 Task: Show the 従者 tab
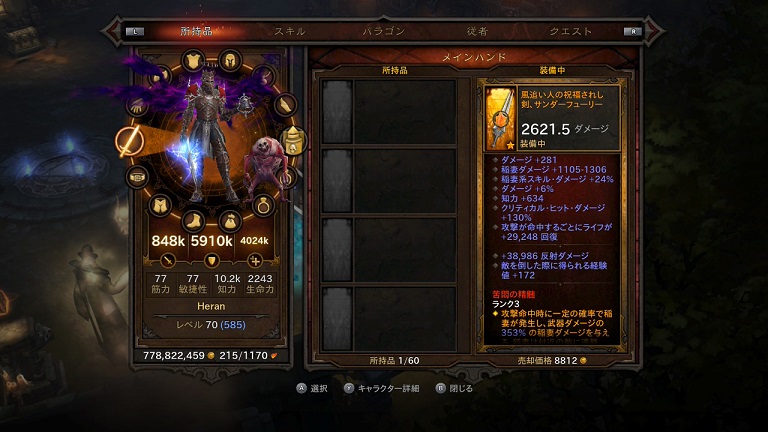(x=476, y=31)
